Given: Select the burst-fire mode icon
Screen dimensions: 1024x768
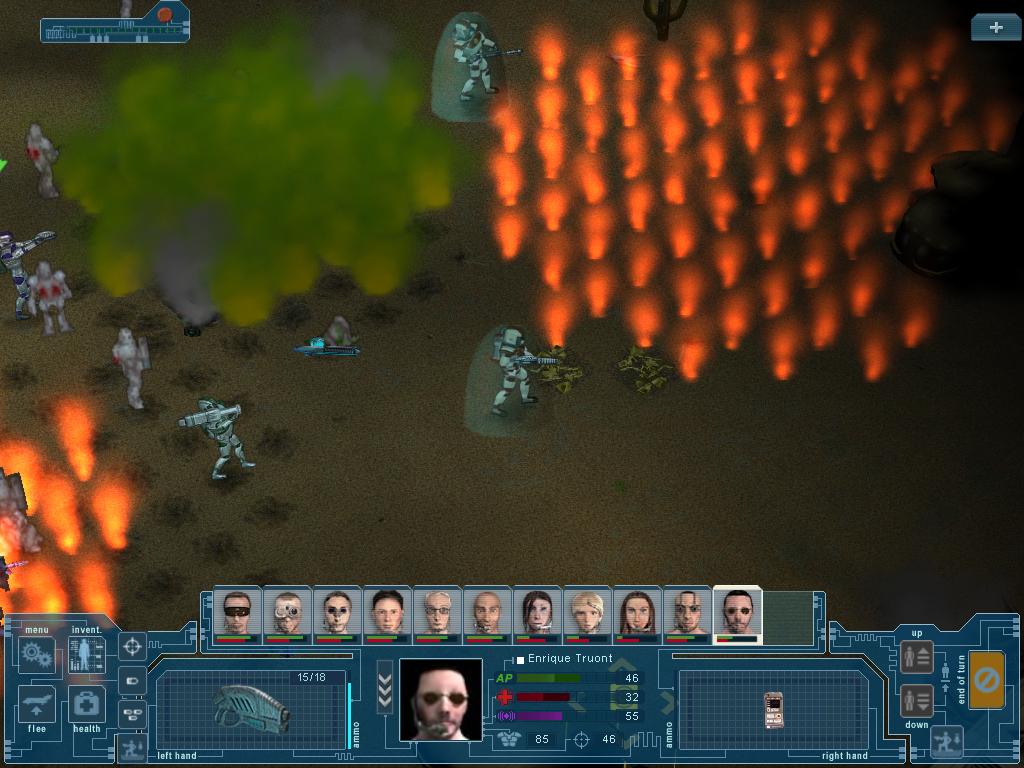Looking at the screenshot, I should (132, 713).
